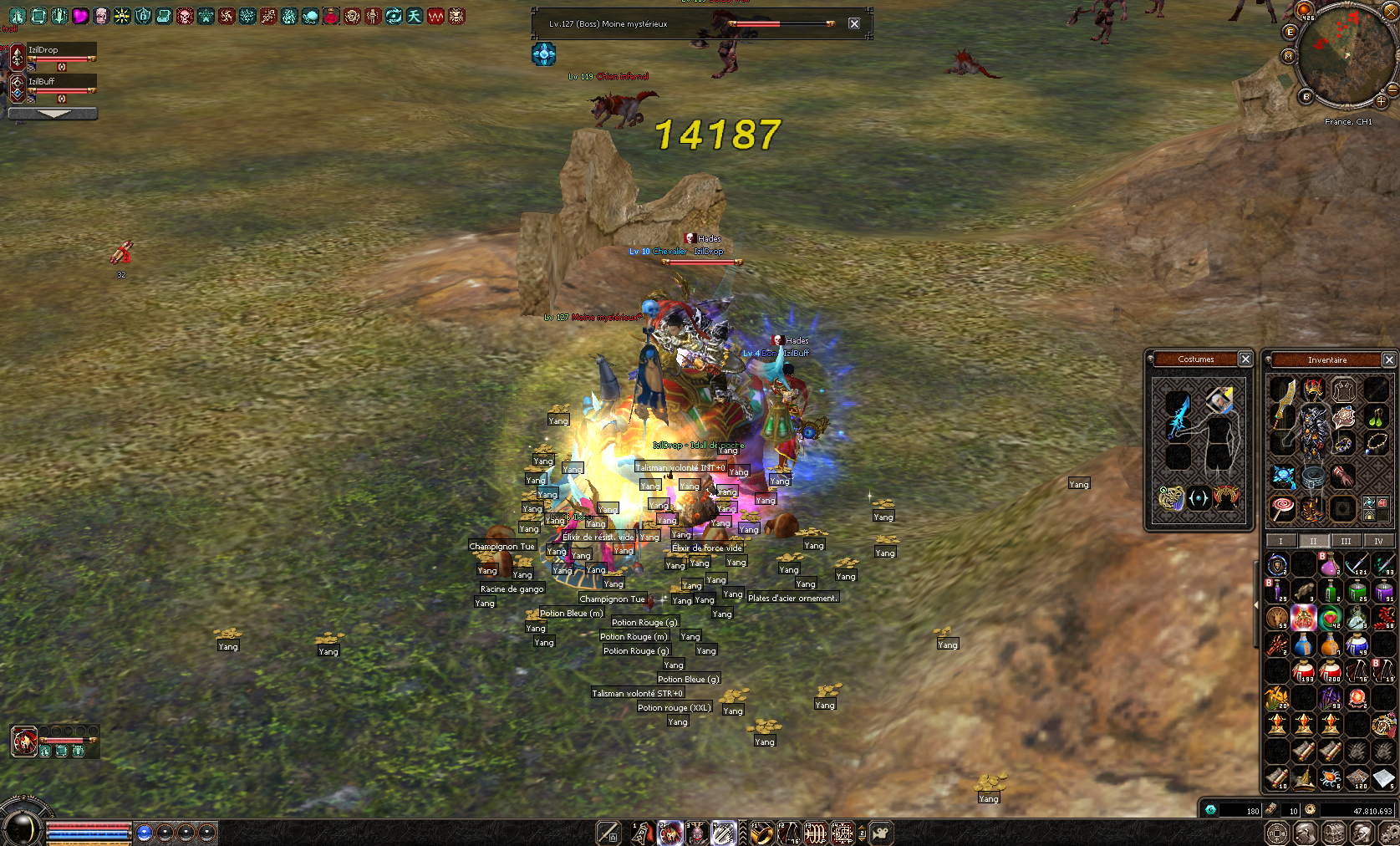Toggle the first buff icon in the top-left bar
Image resolution: width=1400 pixels, height=846 pixels.
point(18,16)
